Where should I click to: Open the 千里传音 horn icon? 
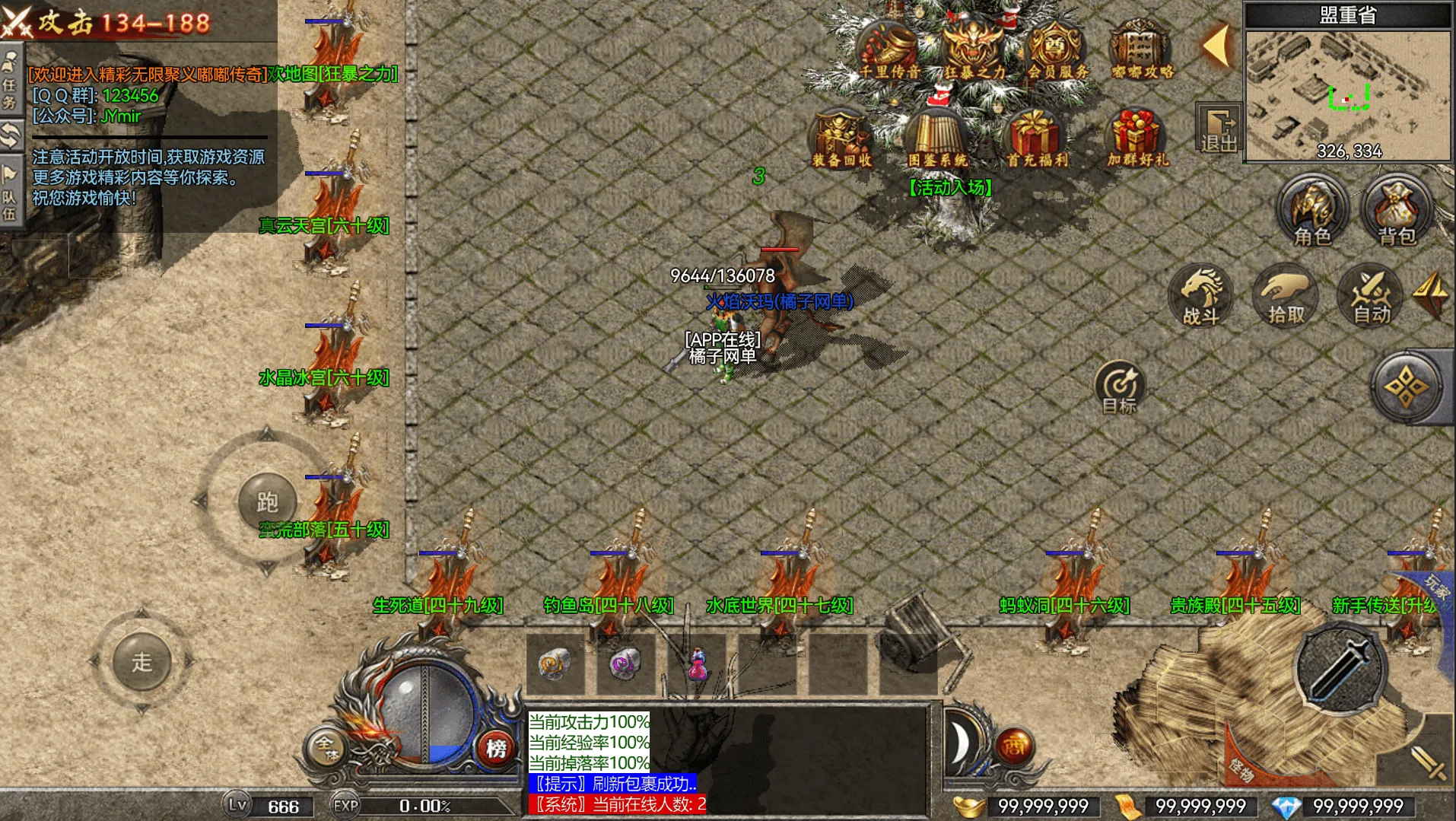point(888,49)
